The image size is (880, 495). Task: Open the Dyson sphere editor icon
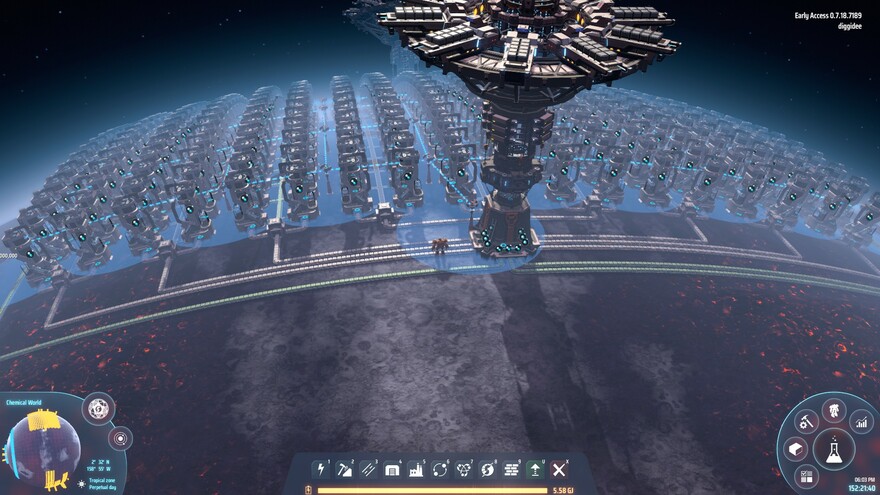coord(98,408)
